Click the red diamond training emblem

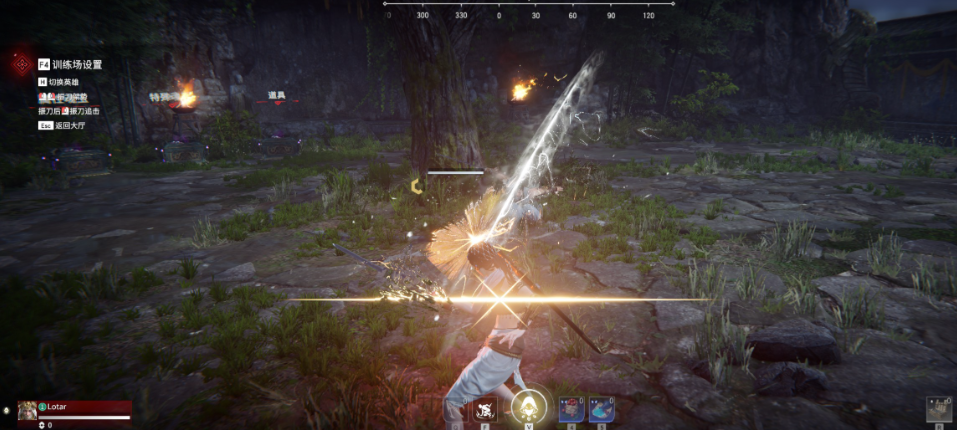tap(20, 64)
